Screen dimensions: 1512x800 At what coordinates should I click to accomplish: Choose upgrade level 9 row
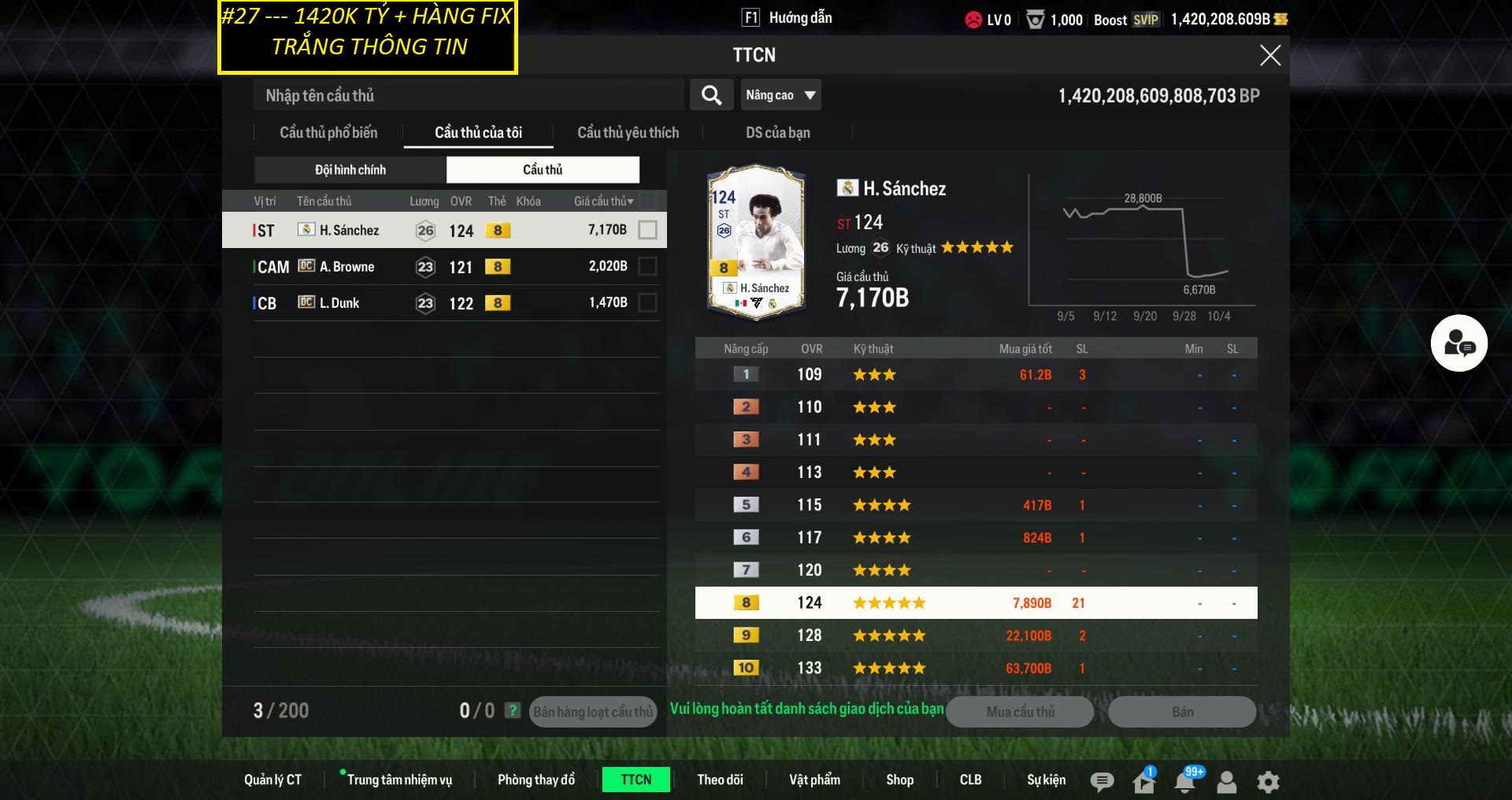click(976, 635)
